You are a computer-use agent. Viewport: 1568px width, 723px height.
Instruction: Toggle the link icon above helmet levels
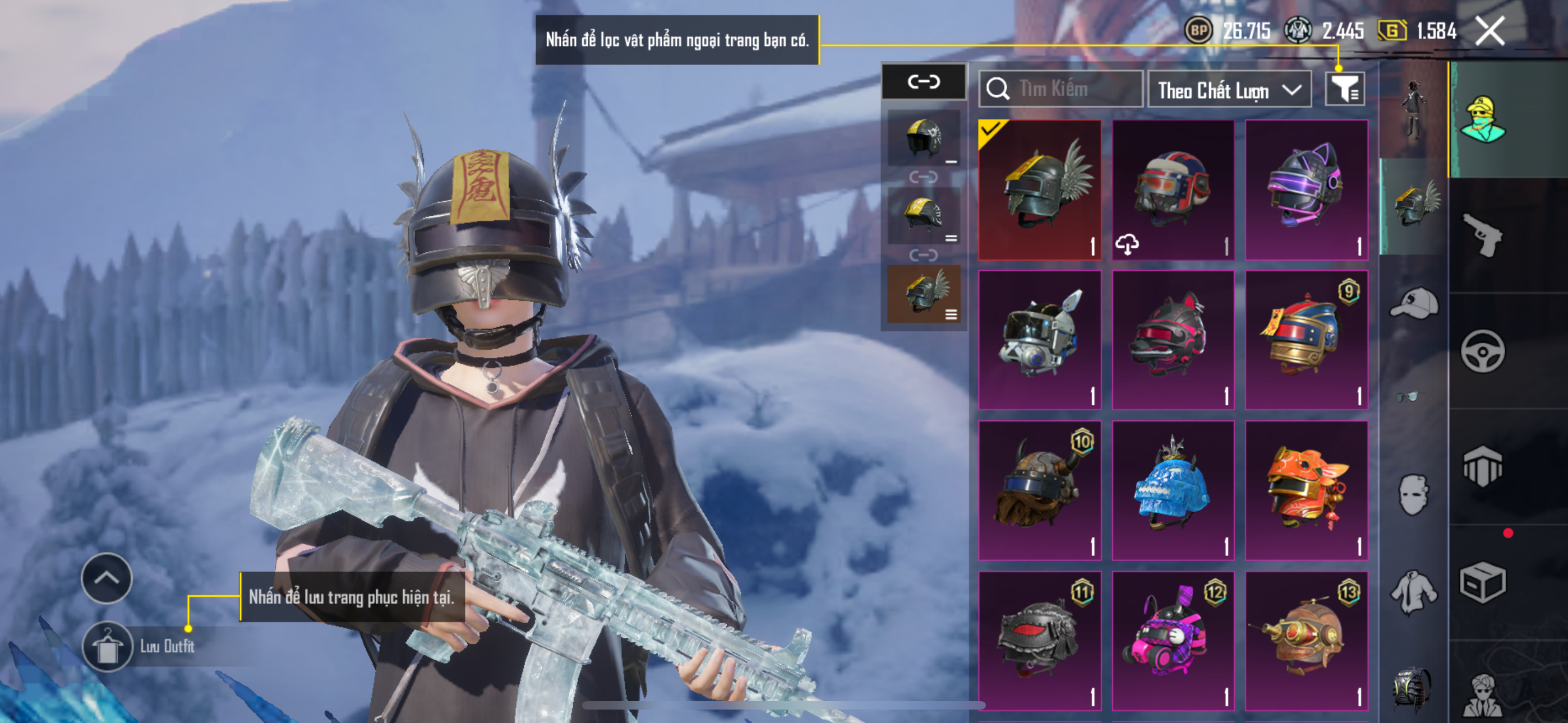click(924, 82)
